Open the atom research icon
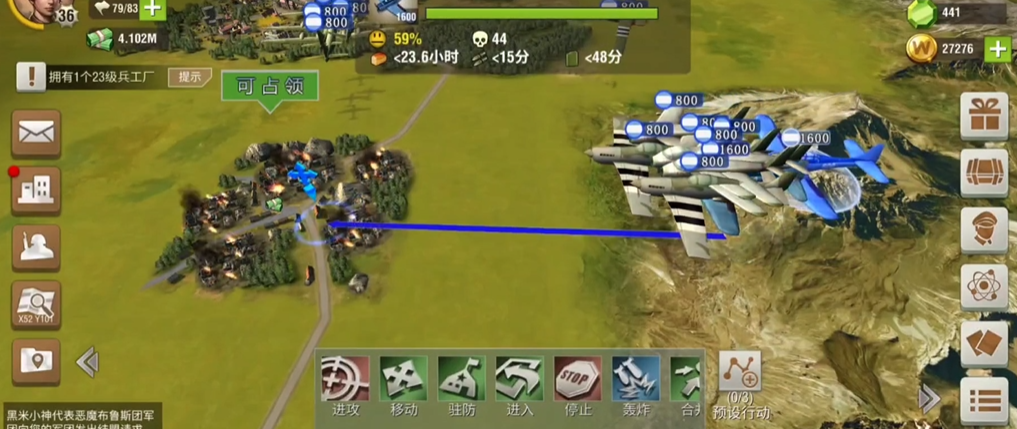 tap(984, 287)
